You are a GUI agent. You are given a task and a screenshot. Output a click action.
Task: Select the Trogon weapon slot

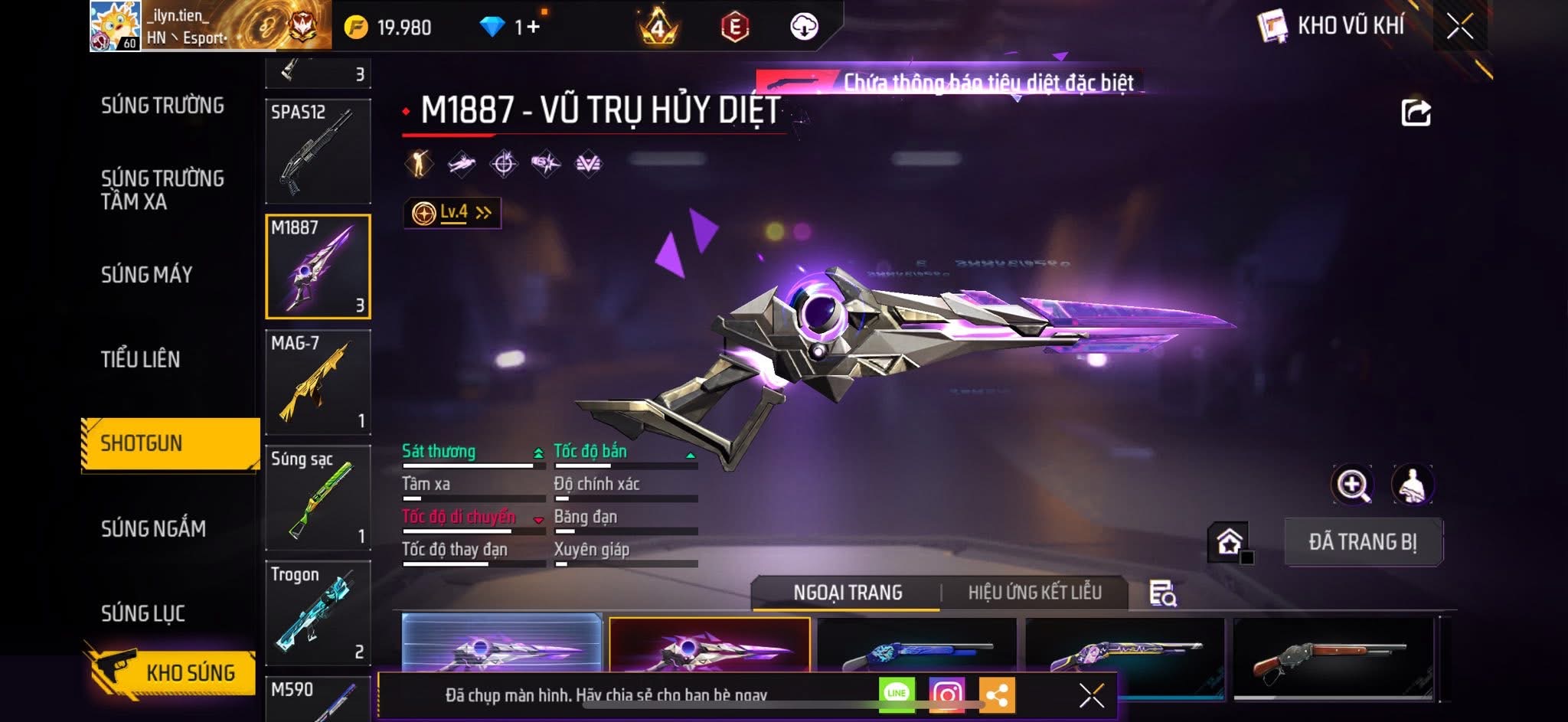point(318,613)
